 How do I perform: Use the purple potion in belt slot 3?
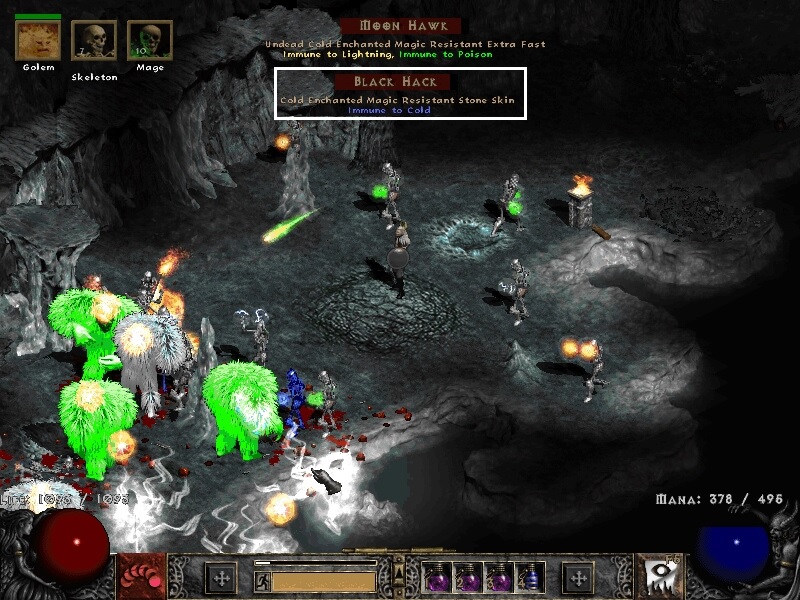[499, 577]
